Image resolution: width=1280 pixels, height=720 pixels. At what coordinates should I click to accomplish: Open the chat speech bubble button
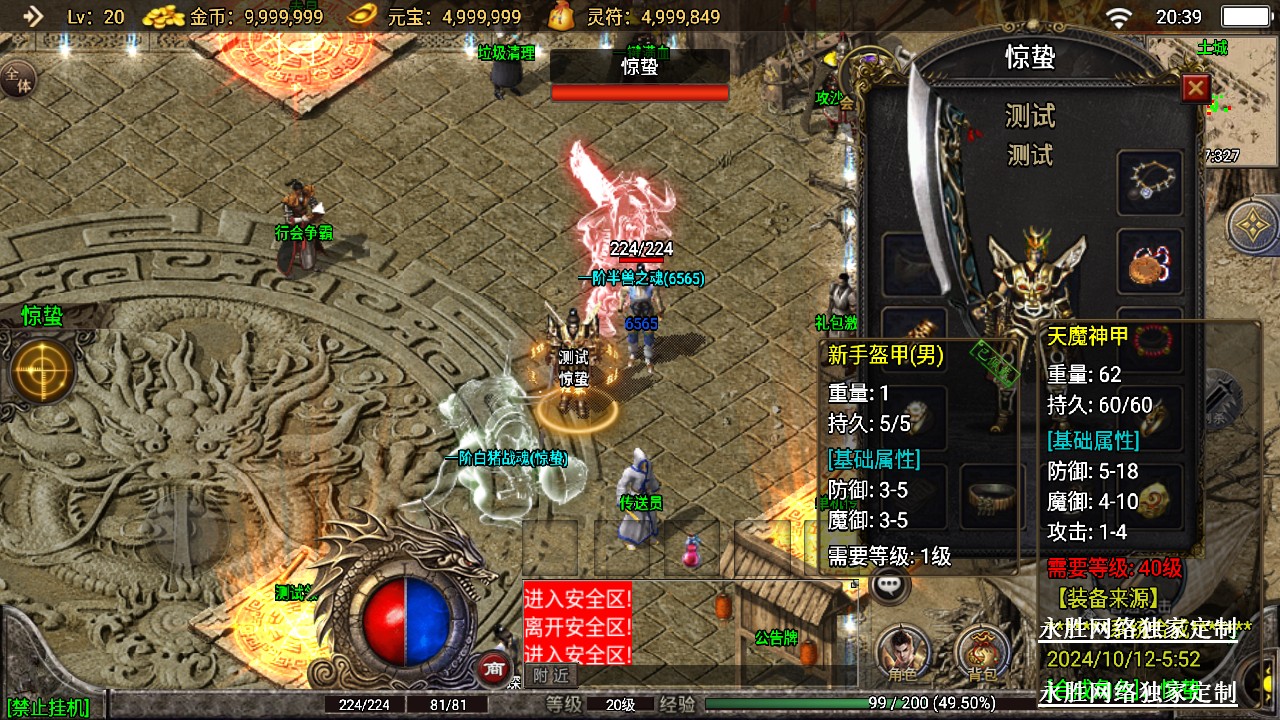tap(889, 586)
